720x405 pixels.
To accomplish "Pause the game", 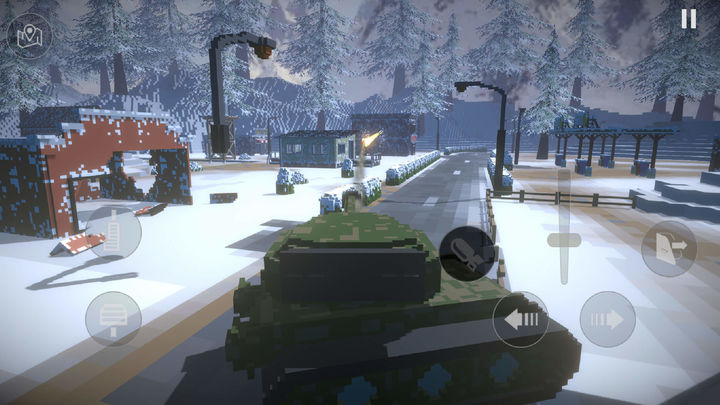I will click(x=688, y=19).
